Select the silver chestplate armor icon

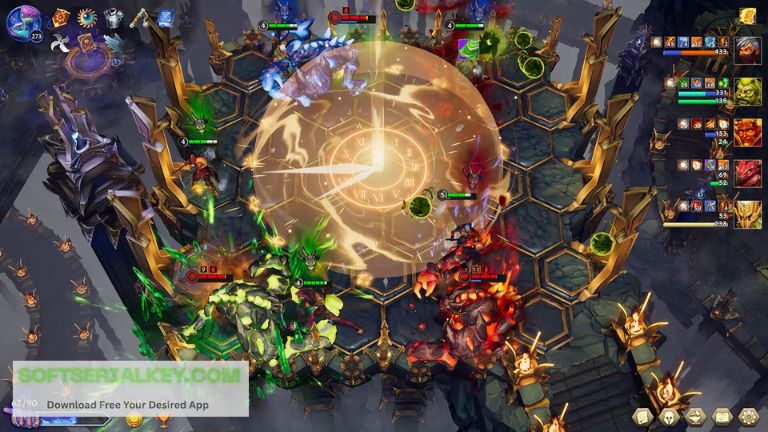[x=113, y=17]
